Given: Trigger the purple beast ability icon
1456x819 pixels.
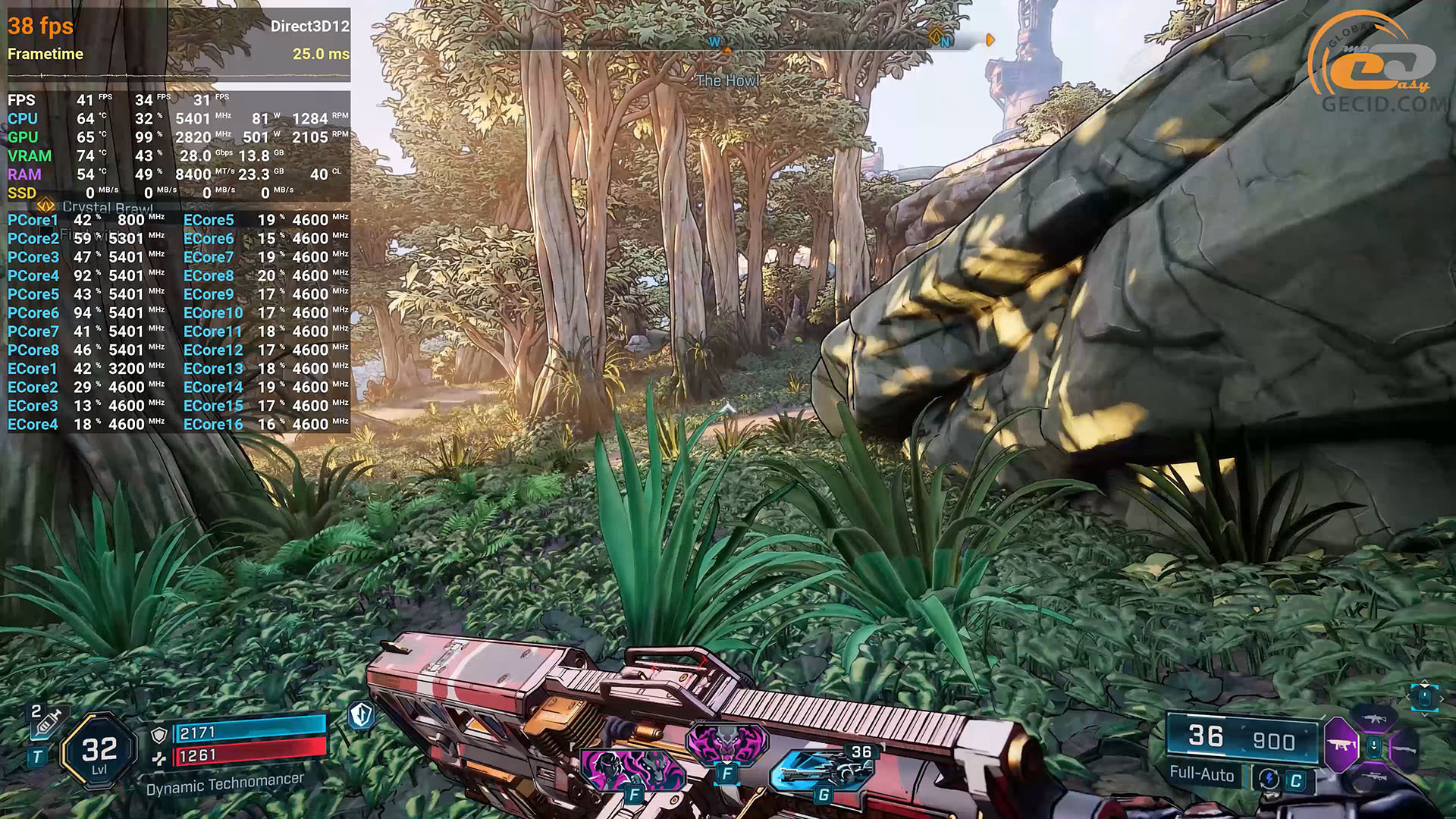Looking at the screenshot, I should click(x=726, y=743).
